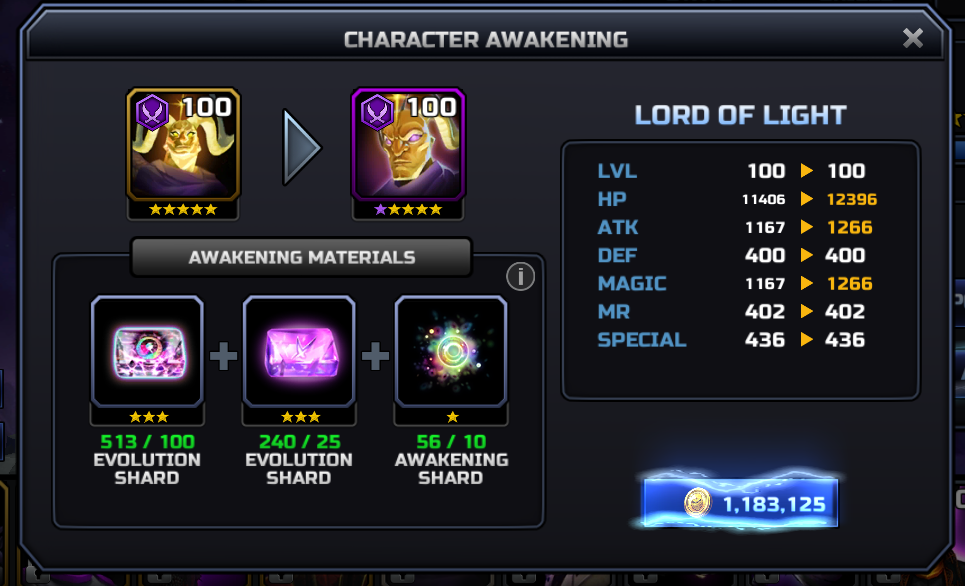View the awakened purple-framed character portrait

(x=408, y=144)
